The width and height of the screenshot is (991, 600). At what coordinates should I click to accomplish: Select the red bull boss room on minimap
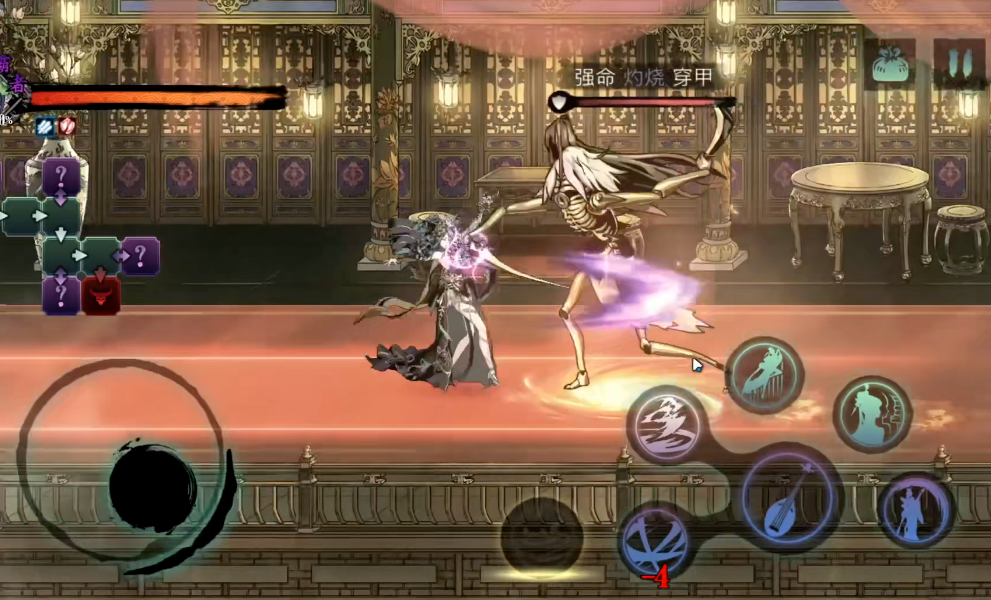(101, 295)
